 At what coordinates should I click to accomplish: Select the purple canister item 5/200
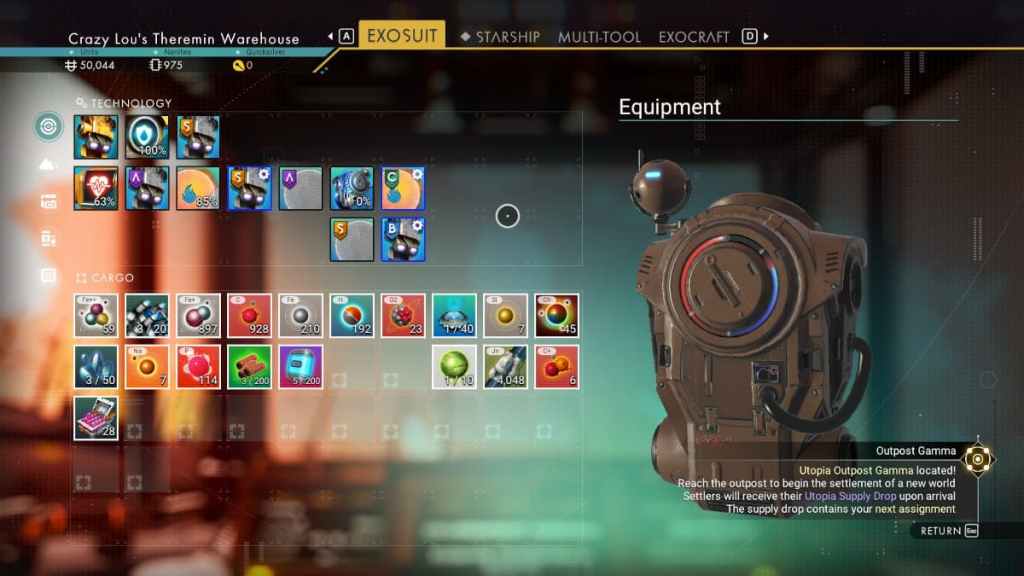pos(300,366)
